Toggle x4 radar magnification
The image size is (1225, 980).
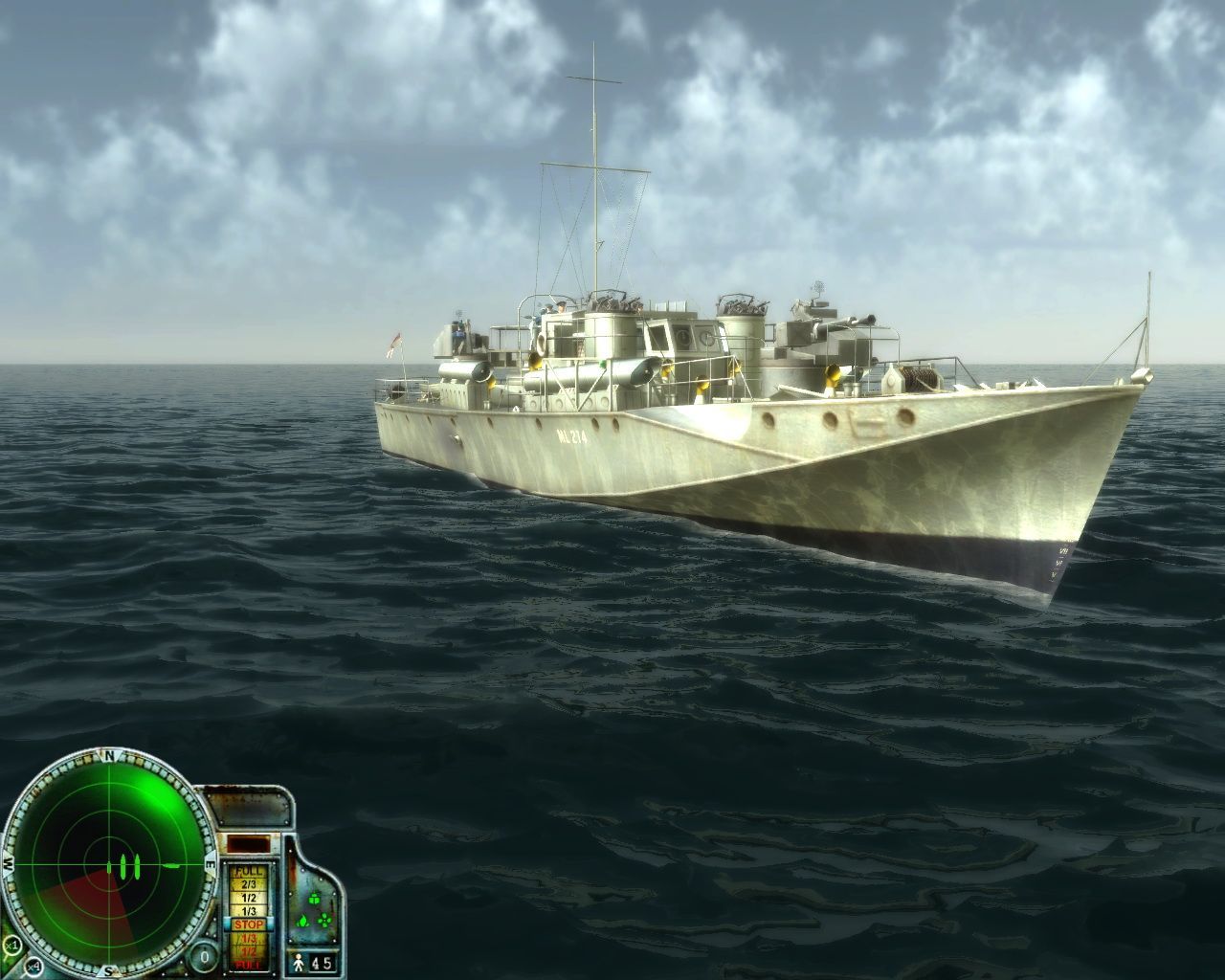click(x=33, y=966)
